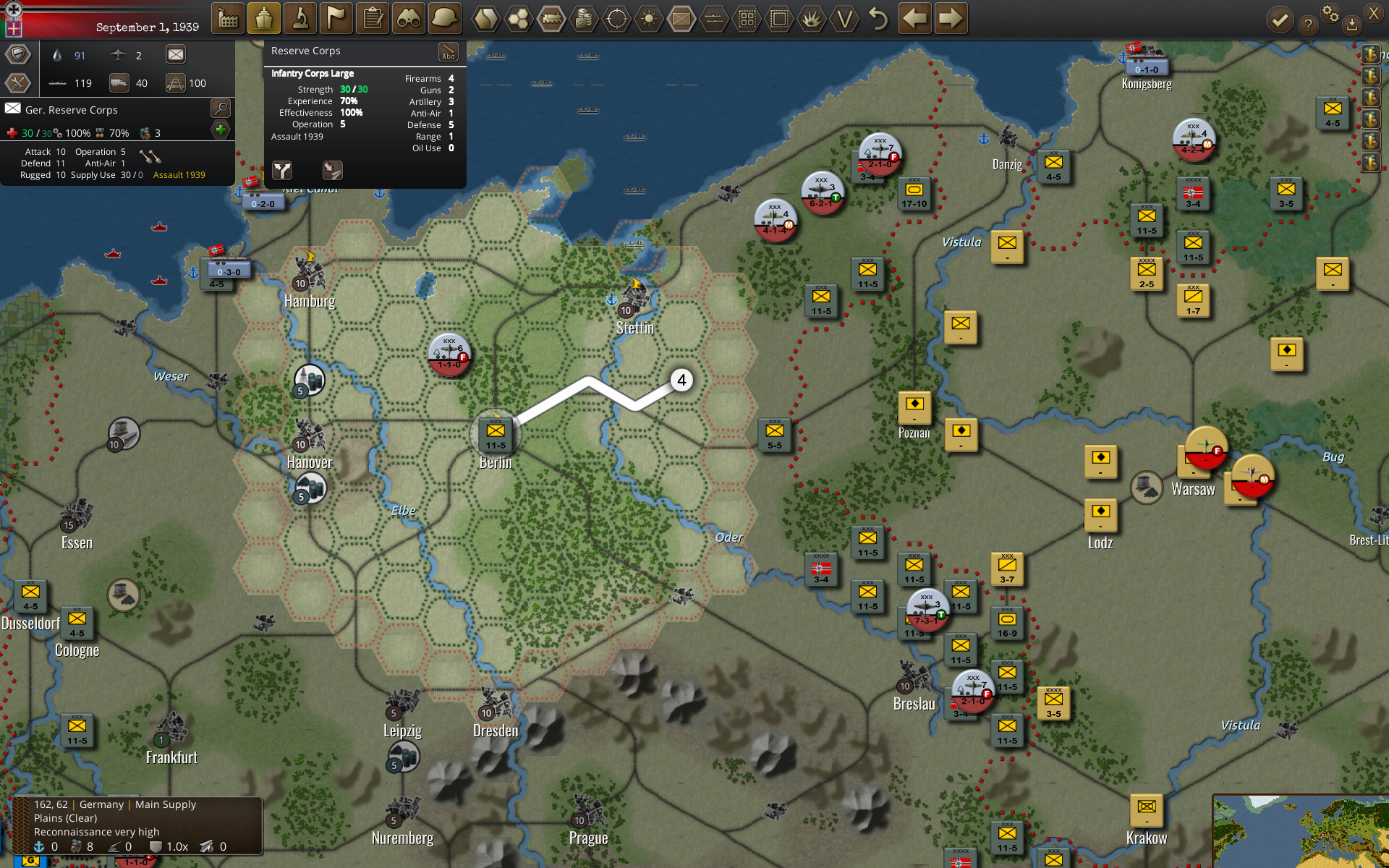Open help with the question mark button
This screenshot has height=868, width=1389.
click(x=1307, y=25)
